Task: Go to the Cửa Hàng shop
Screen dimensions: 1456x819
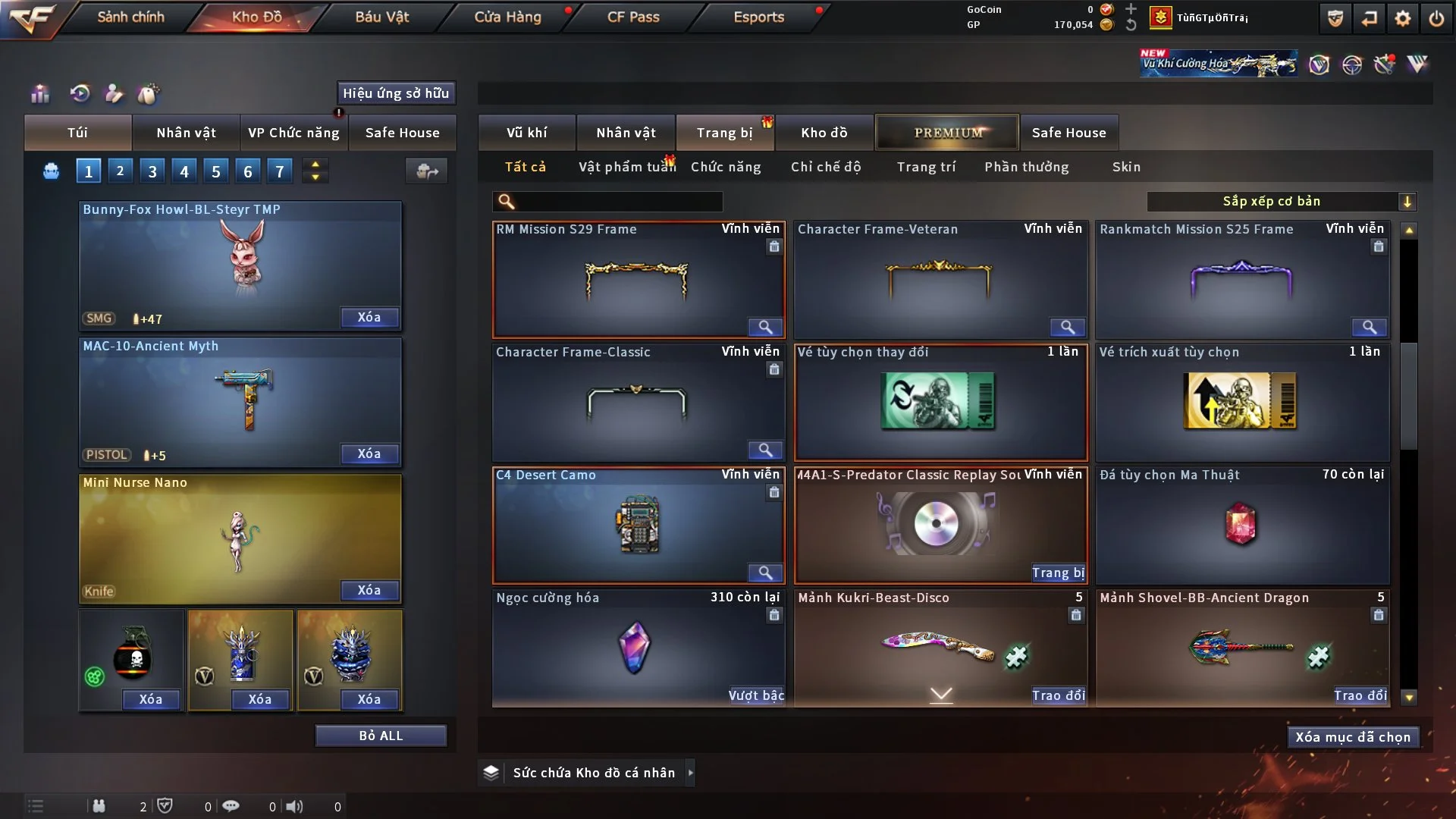Action: click(507, 17)
